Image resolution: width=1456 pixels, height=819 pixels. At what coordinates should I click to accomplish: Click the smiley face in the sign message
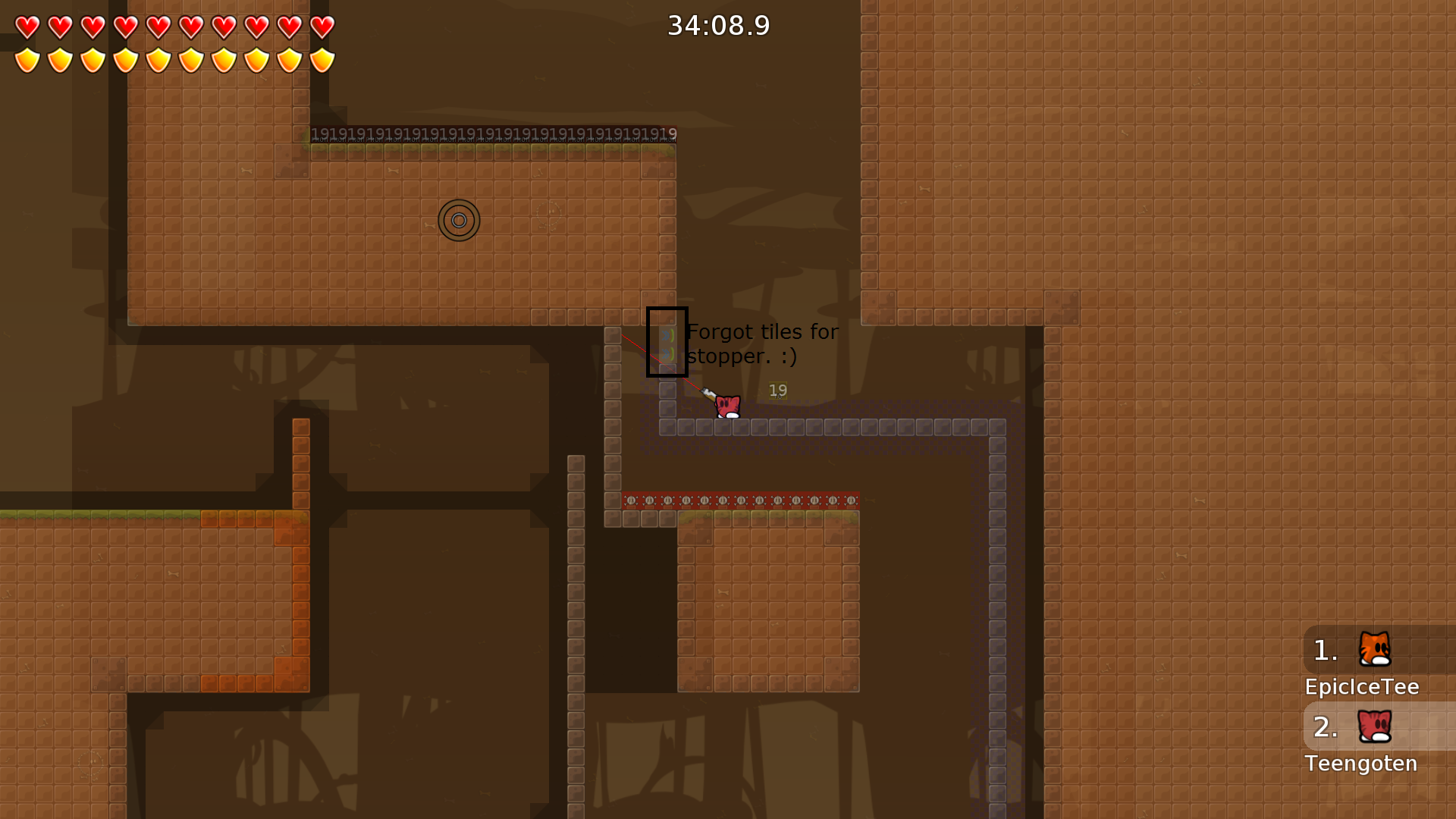[x=789, y=356]
